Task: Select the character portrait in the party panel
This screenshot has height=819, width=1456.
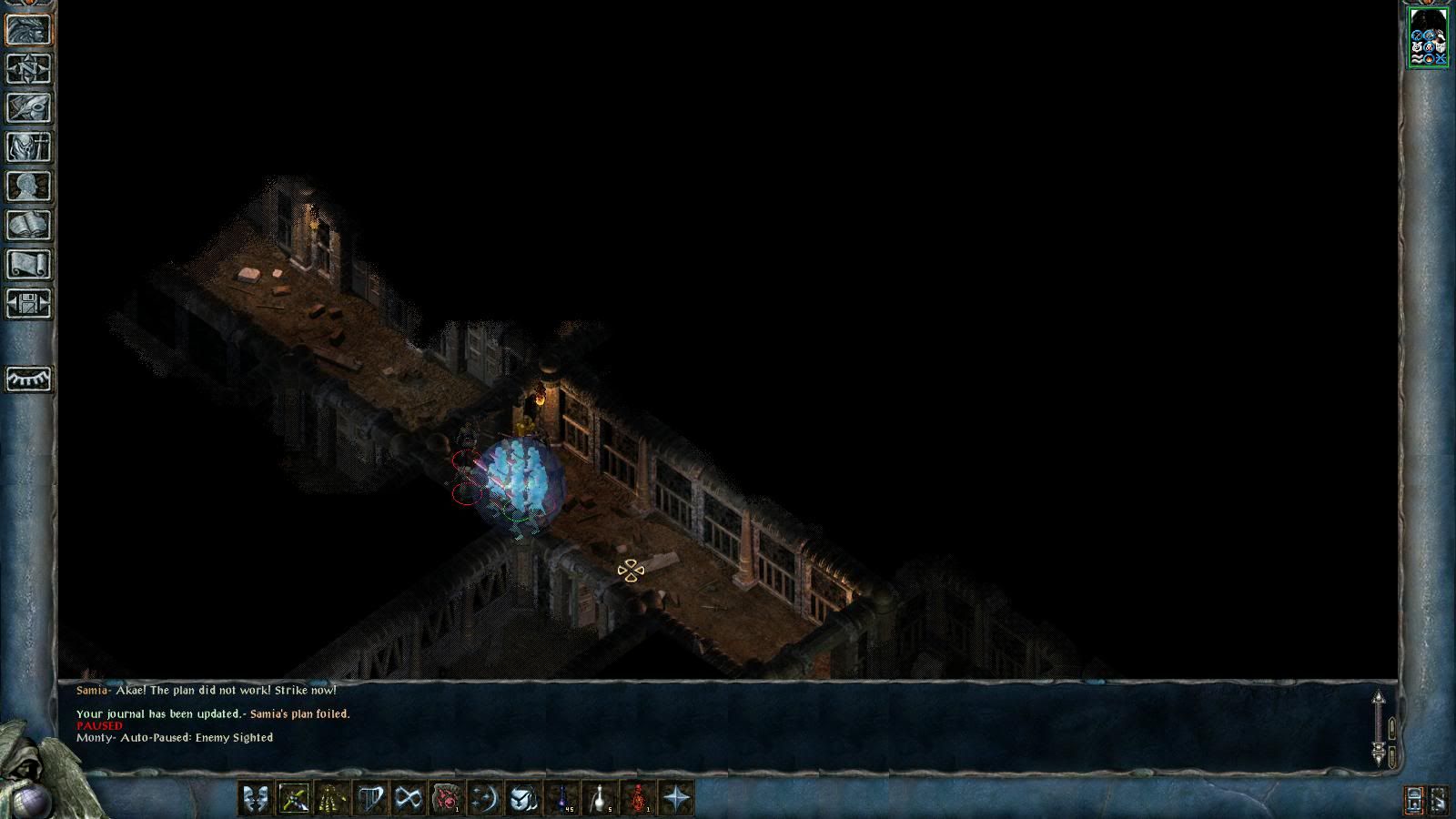Action: pyautogui.click(x=1428, y=37)
